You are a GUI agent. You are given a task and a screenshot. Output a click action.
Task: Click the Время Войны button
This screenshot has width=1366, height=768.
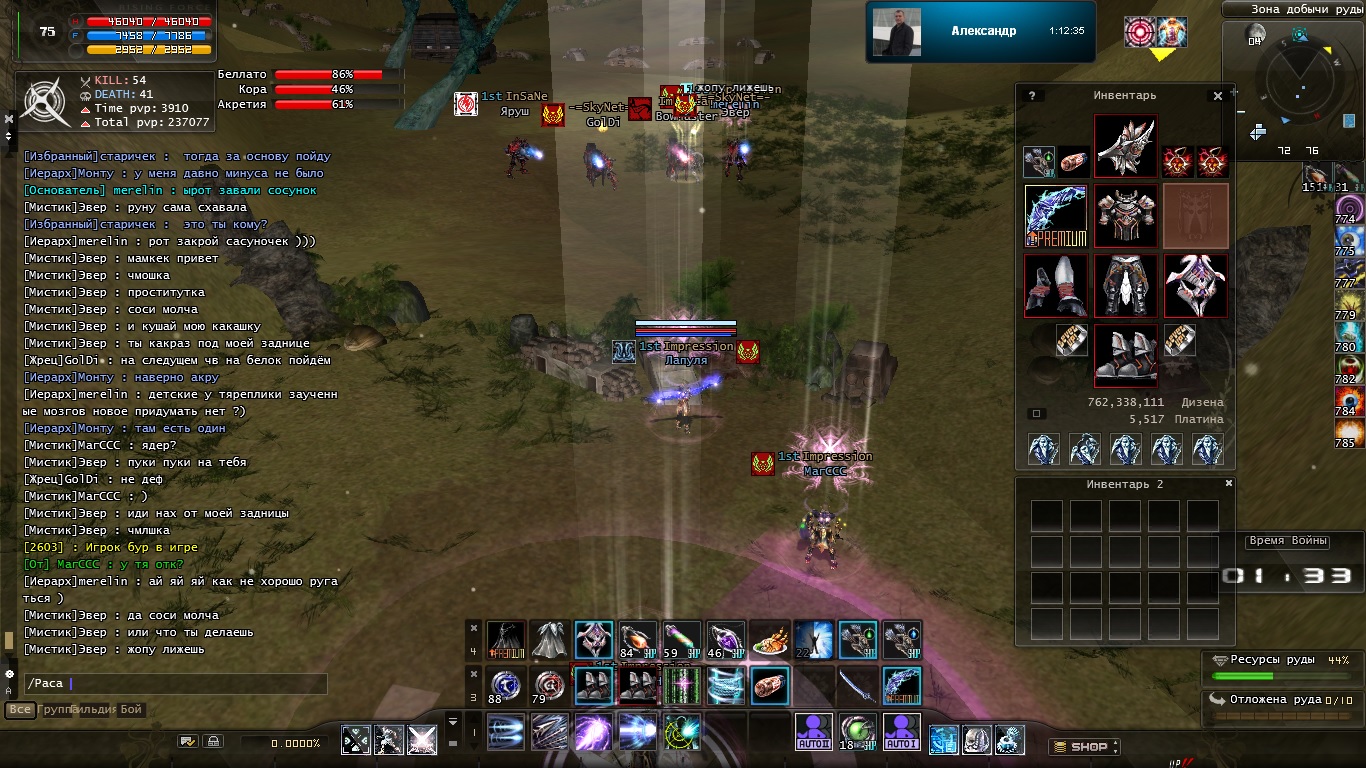[1288, 541]
